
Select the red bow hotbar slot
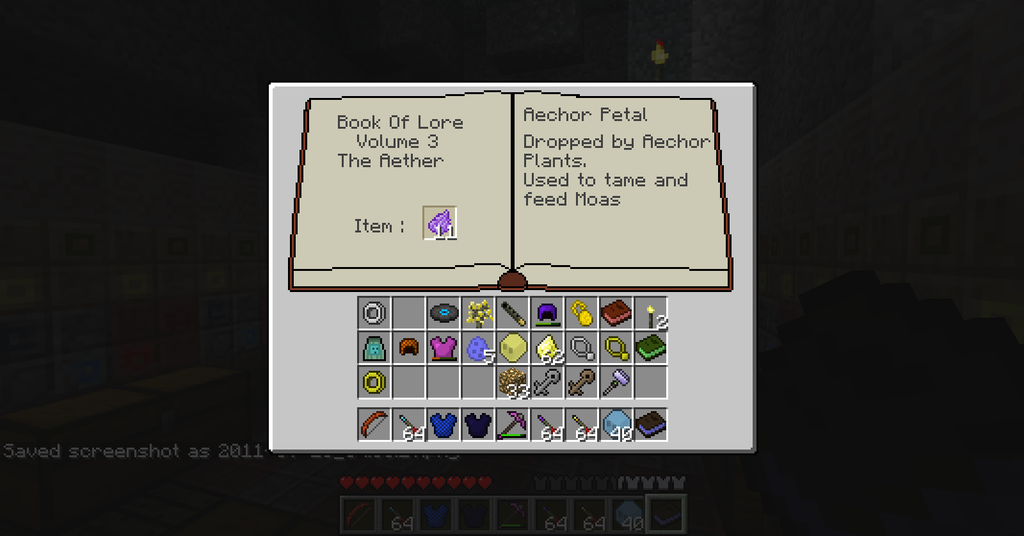tap(374, 424)
